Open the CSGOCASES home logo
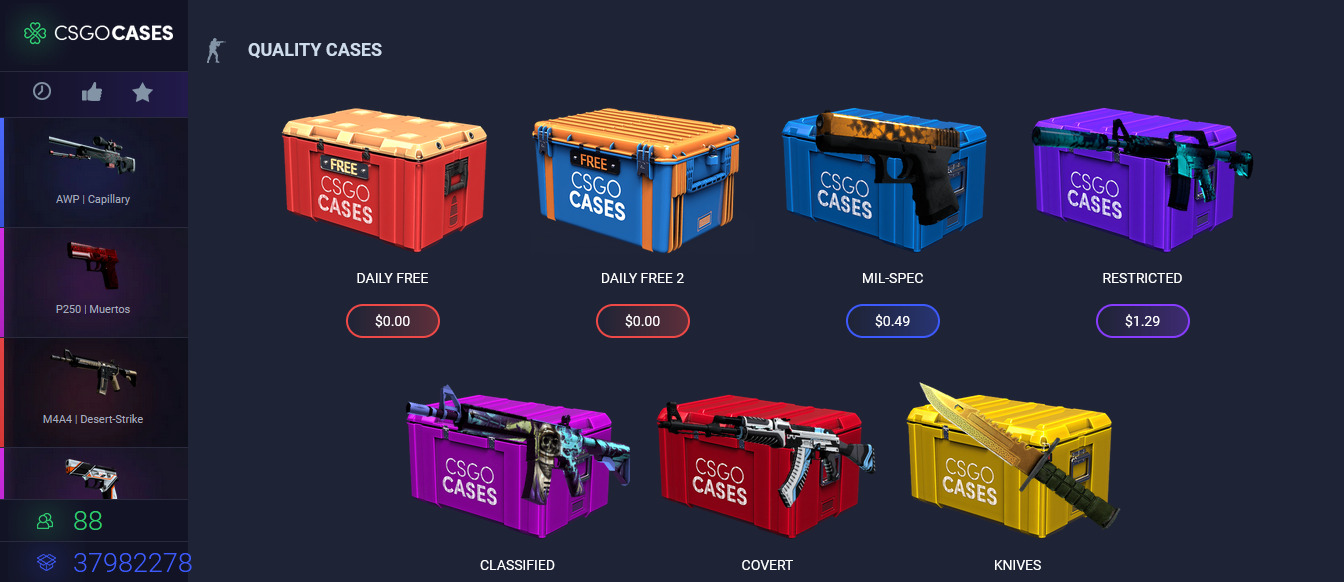The image size is (1344, 582). pyautogui.click(x=98, y=33)
